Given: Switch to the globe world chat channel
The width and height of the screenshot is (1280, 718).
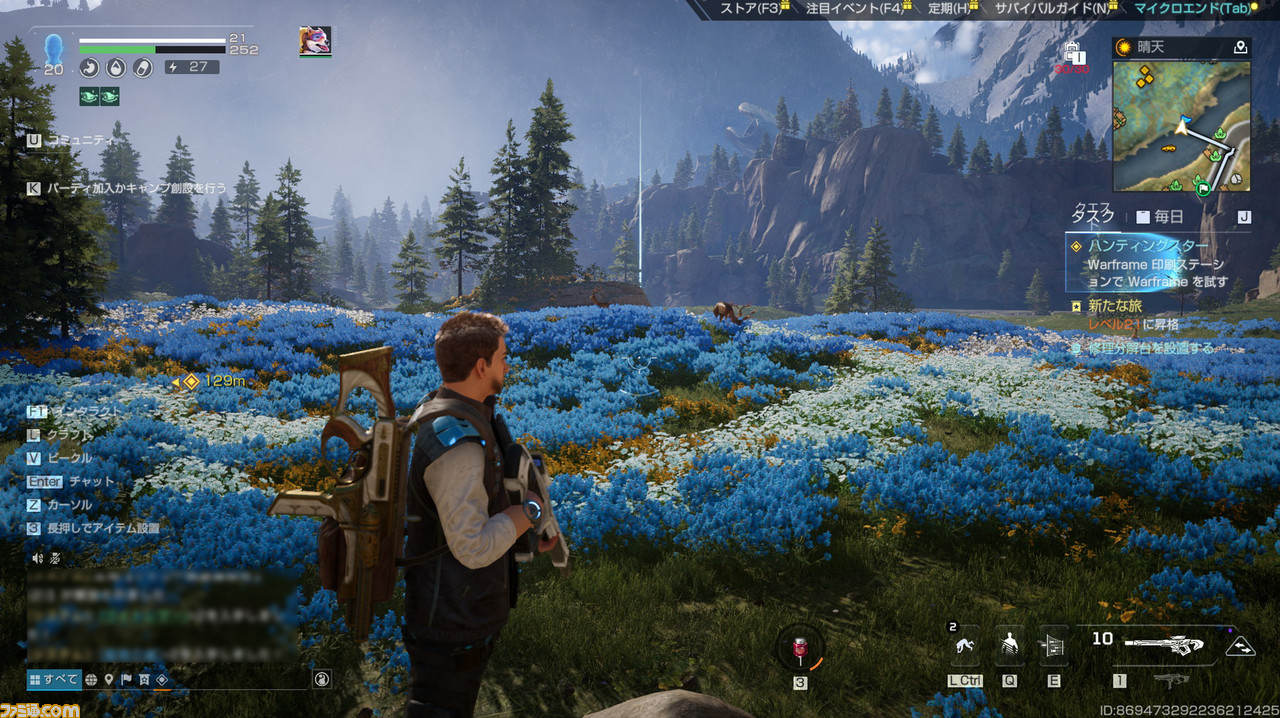Looking at the screenshot, I should click(x=91, y=680).
